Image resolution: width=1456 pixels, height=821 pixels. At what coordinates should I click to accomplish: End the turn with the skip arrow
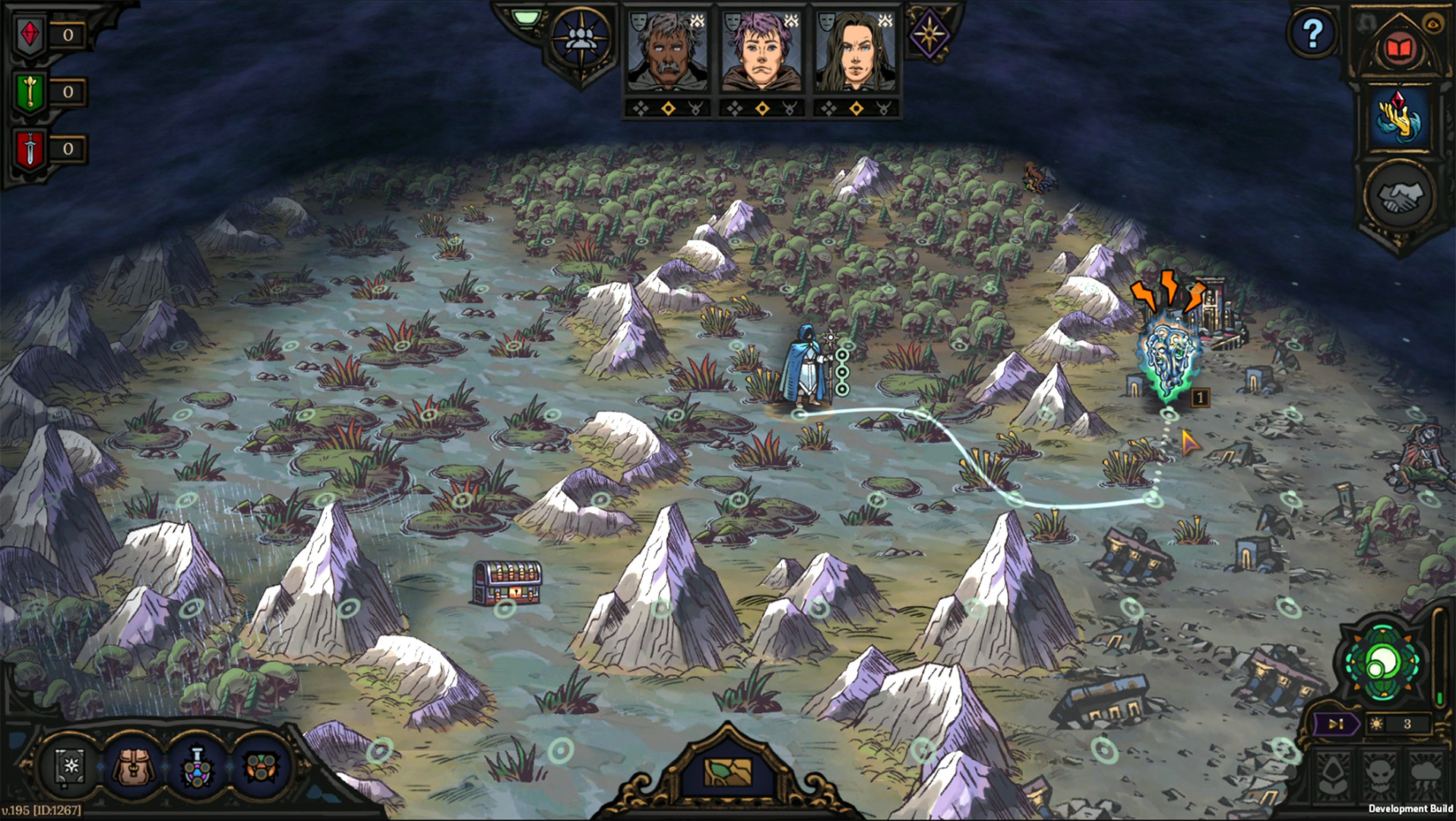click(x=1335, y=724)
